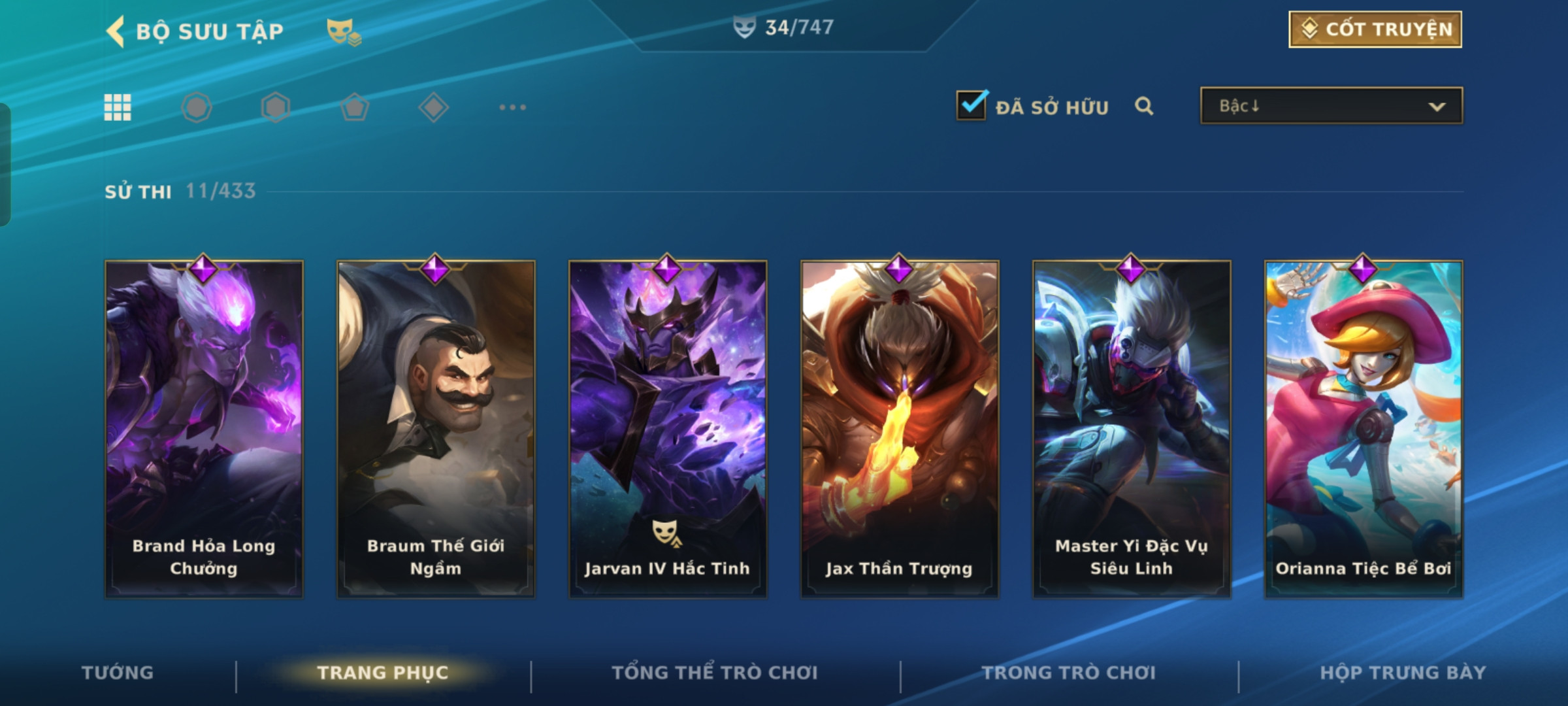The height and width of the screenshot is (706, 1568).
Task: Select the all-skins grid filter
Action: 118,107
